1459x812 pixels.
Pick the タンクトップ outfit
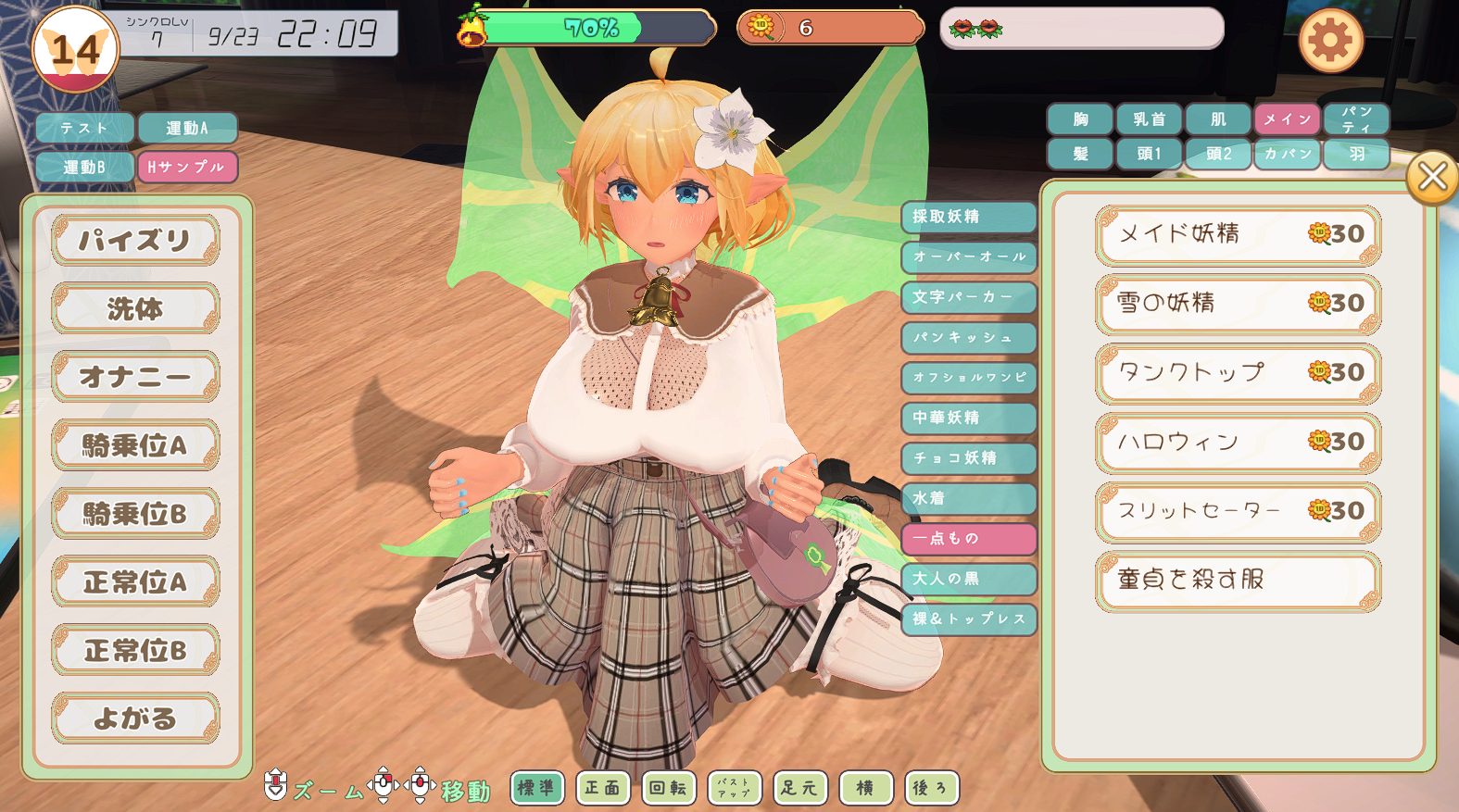click(1237, 373)
